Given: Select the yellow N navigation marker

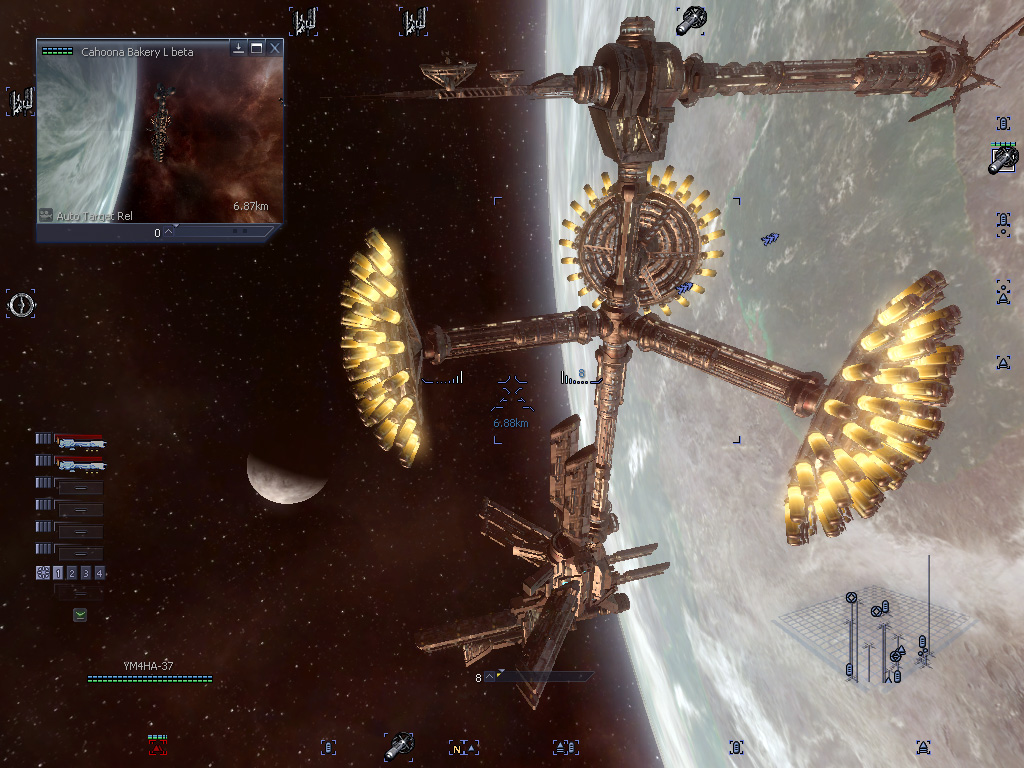Looking at the screenshot, I should 458,748.
